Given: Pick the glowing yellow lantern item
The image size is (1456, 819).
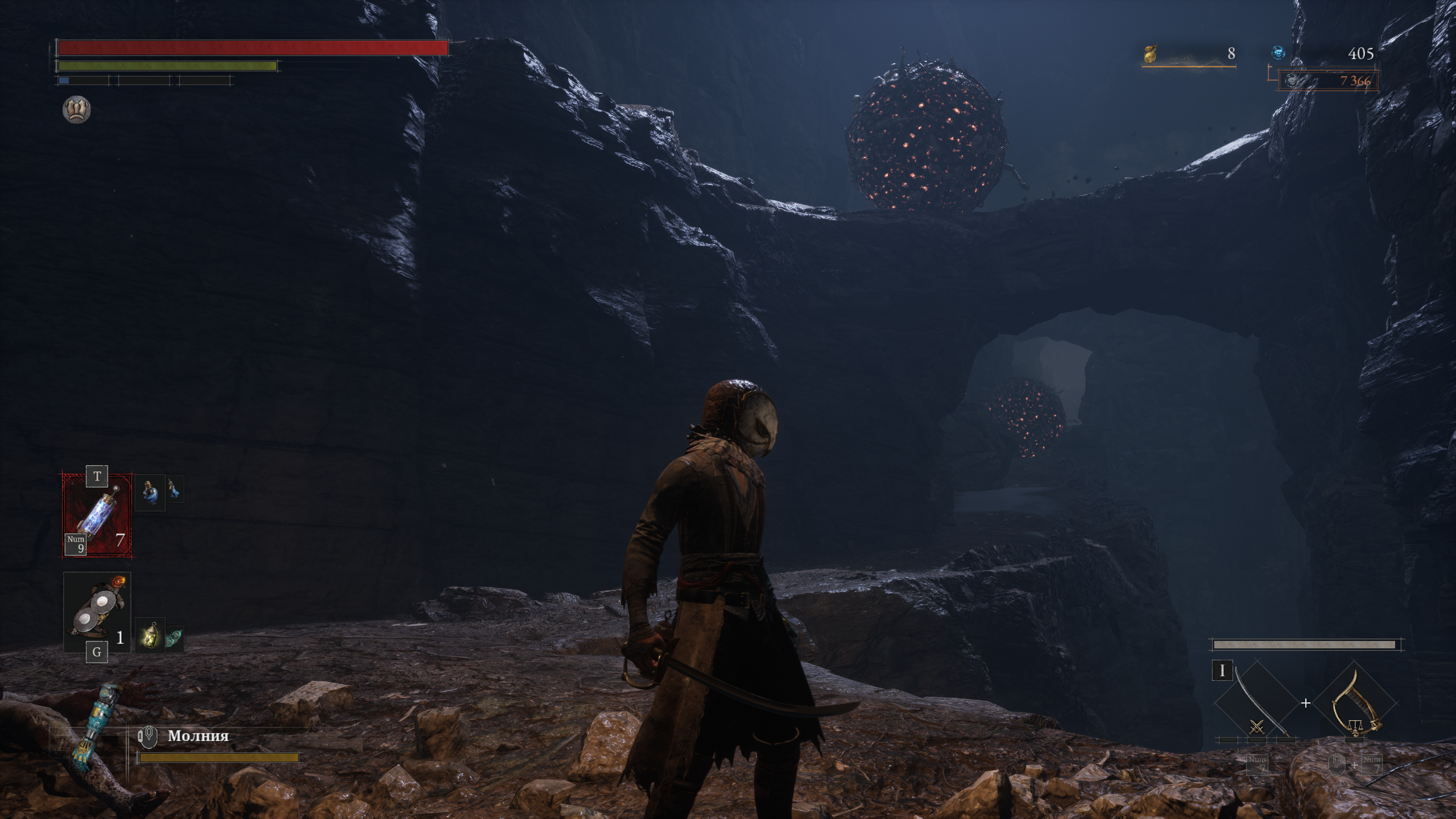Looking at the screenshot, I should tap(150, 635).
